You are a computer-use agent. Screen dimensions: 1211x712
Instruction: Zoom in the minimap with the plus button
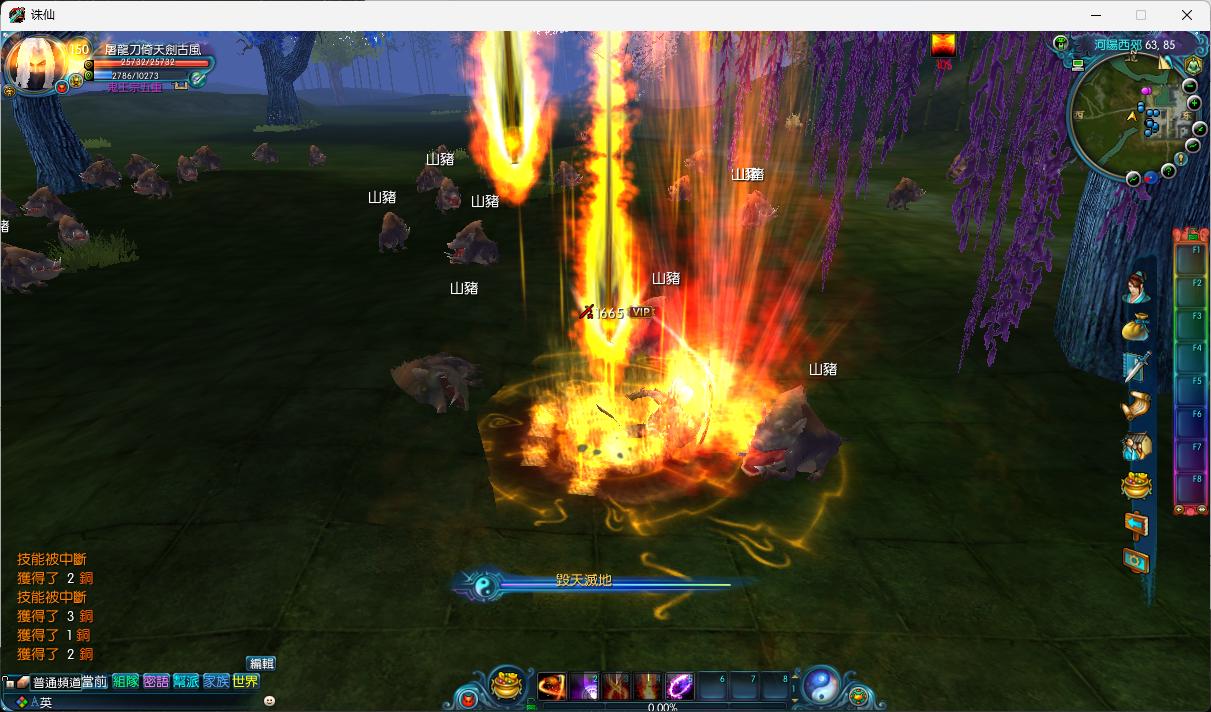click(1193, 103)
